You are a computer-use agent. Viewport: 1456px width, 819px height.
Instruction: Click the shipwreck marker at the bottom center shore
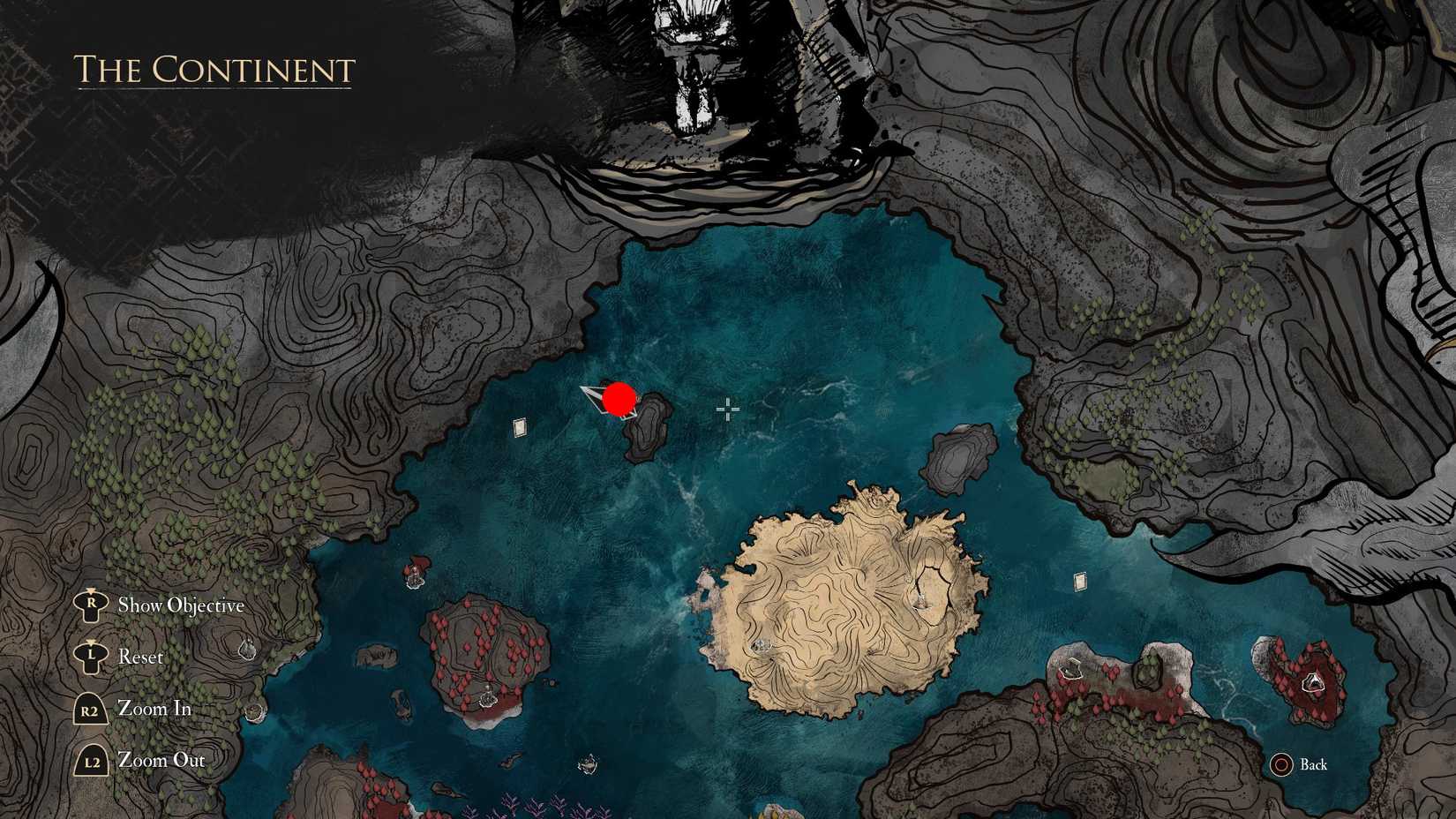(589, 763)
